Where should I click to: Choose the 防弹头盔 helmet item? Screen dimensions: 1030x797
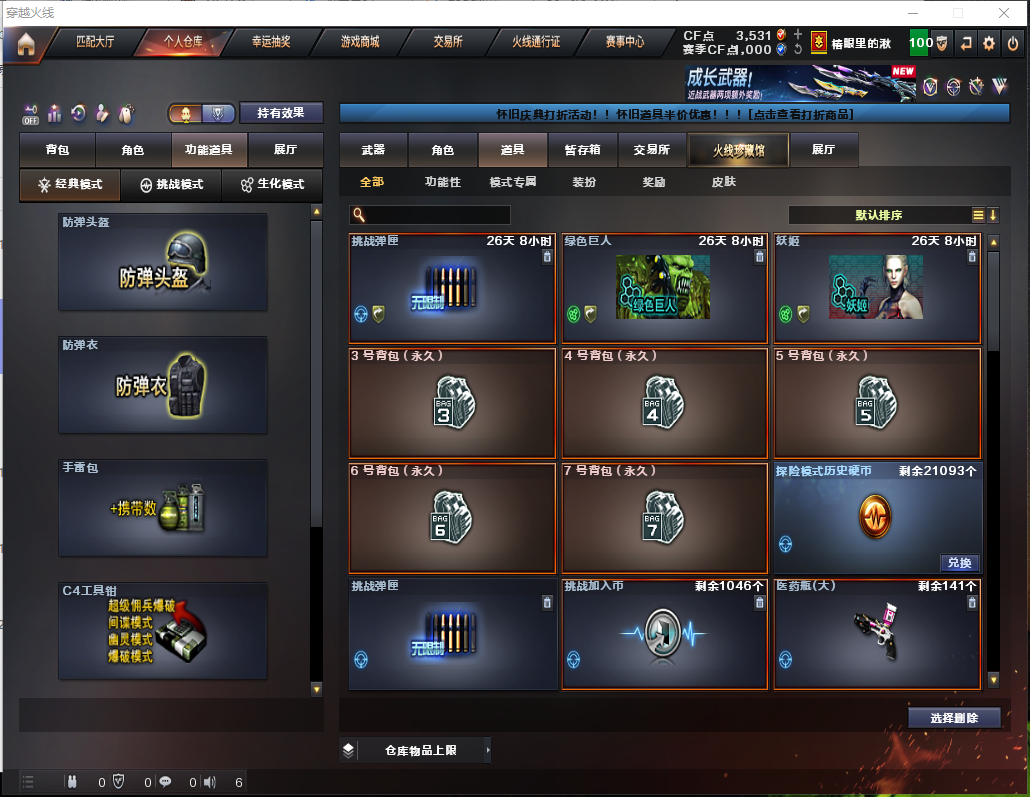tap(162, 261)
